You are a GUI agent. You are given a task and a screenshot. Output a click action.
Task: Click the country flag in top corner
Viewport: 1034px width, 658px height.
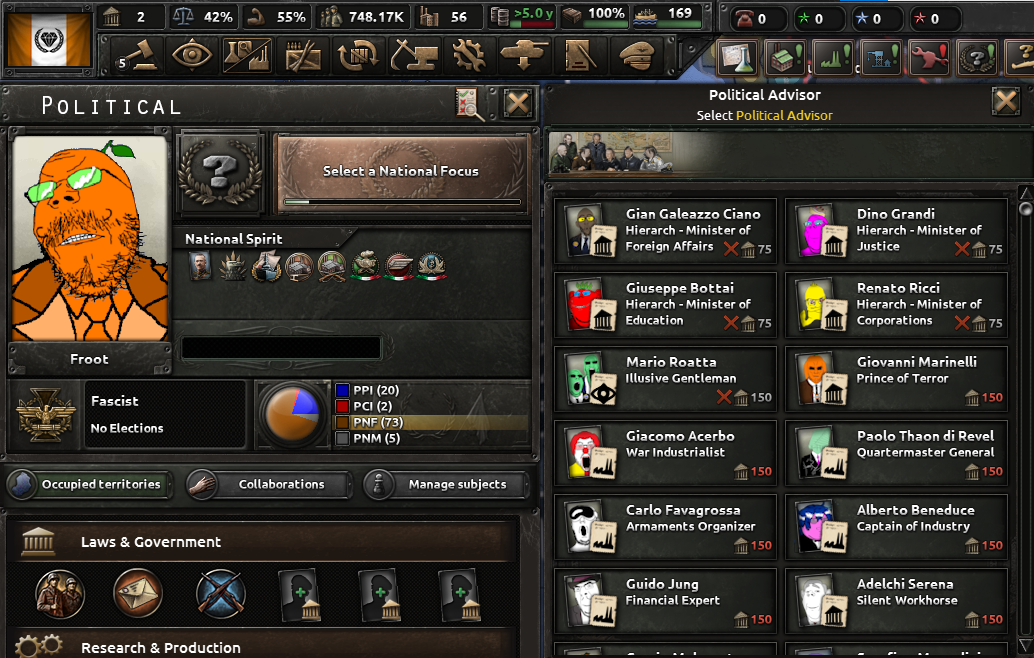tap(47, 39)
